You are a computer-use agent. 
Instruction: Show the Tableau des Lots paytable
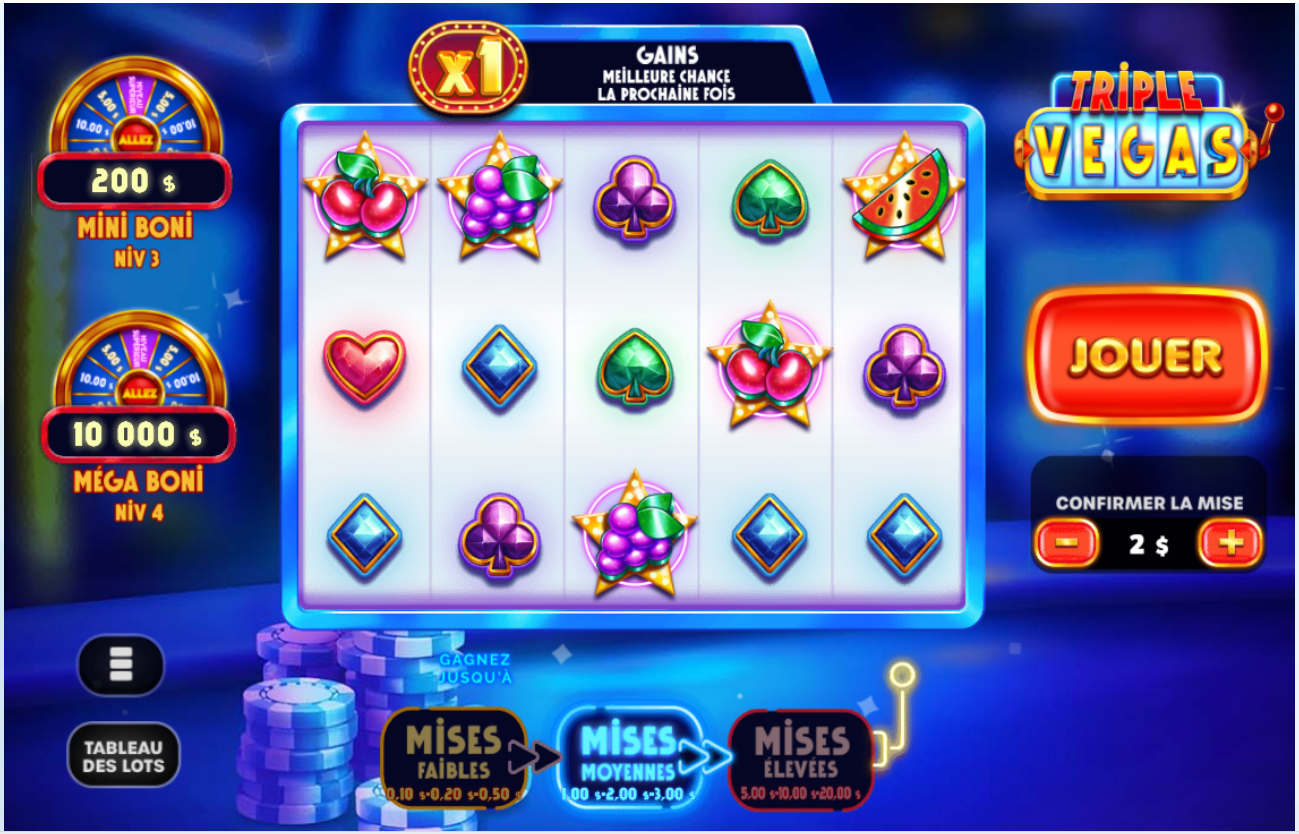[x=123, y=756]
